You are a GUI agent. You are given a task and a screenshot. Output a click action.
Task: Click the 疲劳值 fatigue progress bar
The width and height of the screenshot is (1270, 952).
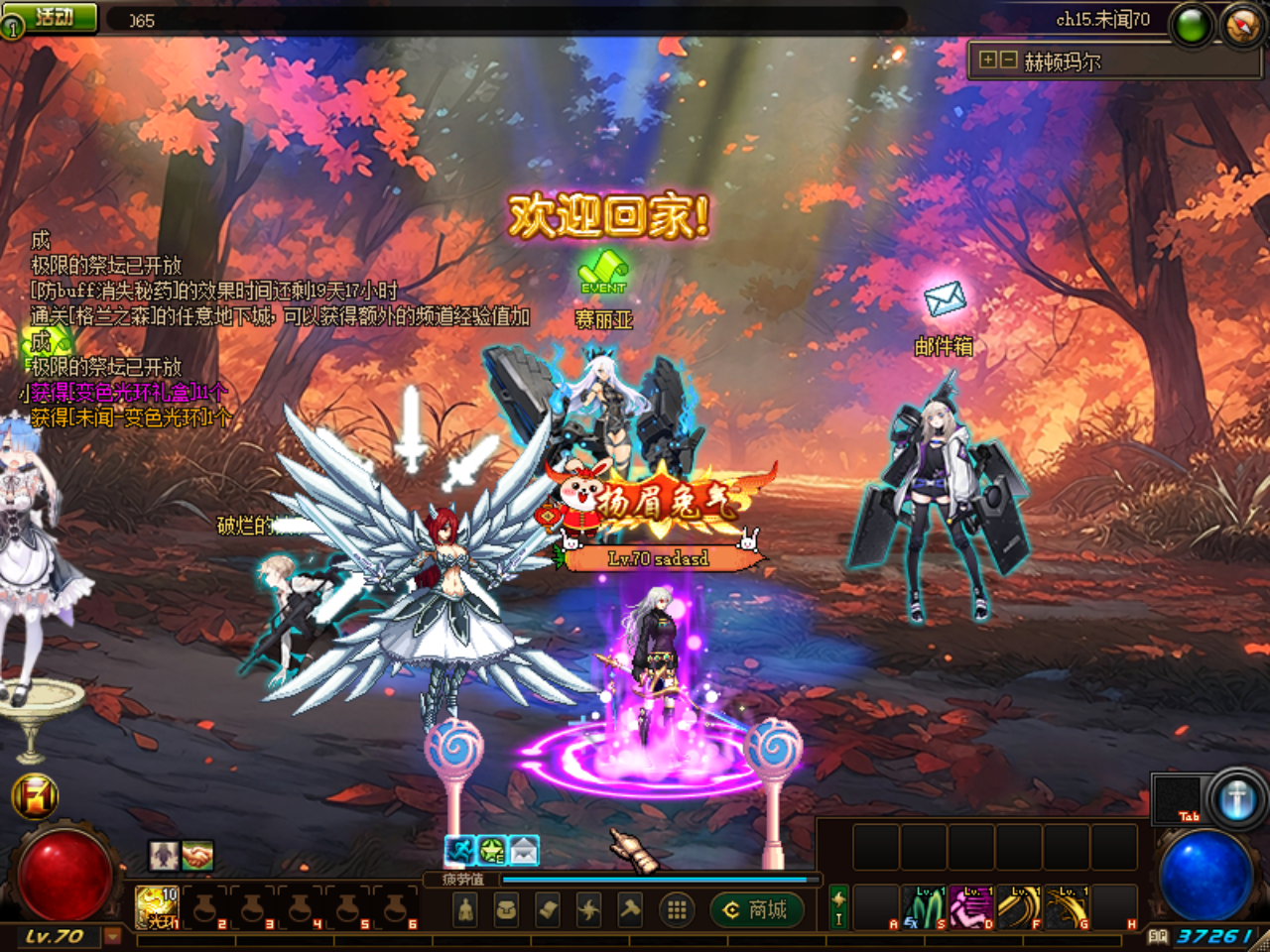tap(655, 879)
